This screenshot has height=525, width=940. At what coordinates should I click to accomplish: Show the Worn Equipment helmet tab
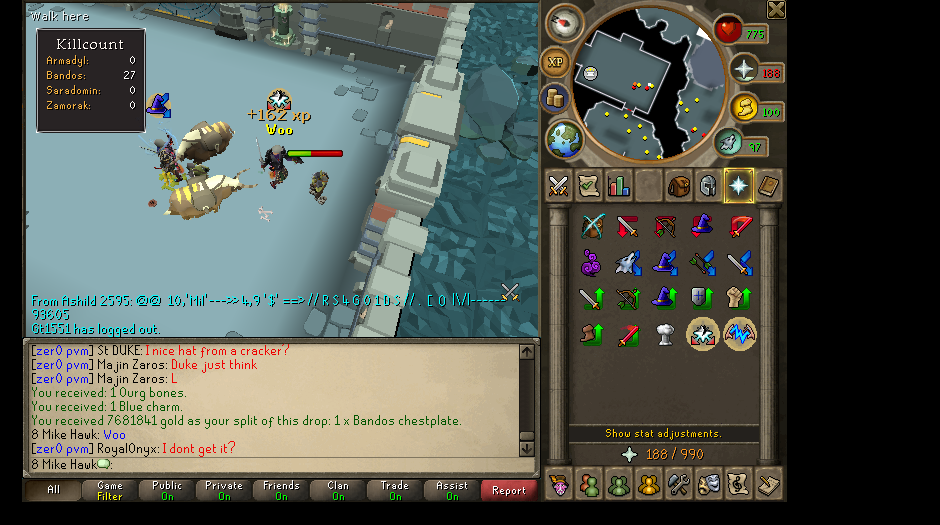coord(708,186)
